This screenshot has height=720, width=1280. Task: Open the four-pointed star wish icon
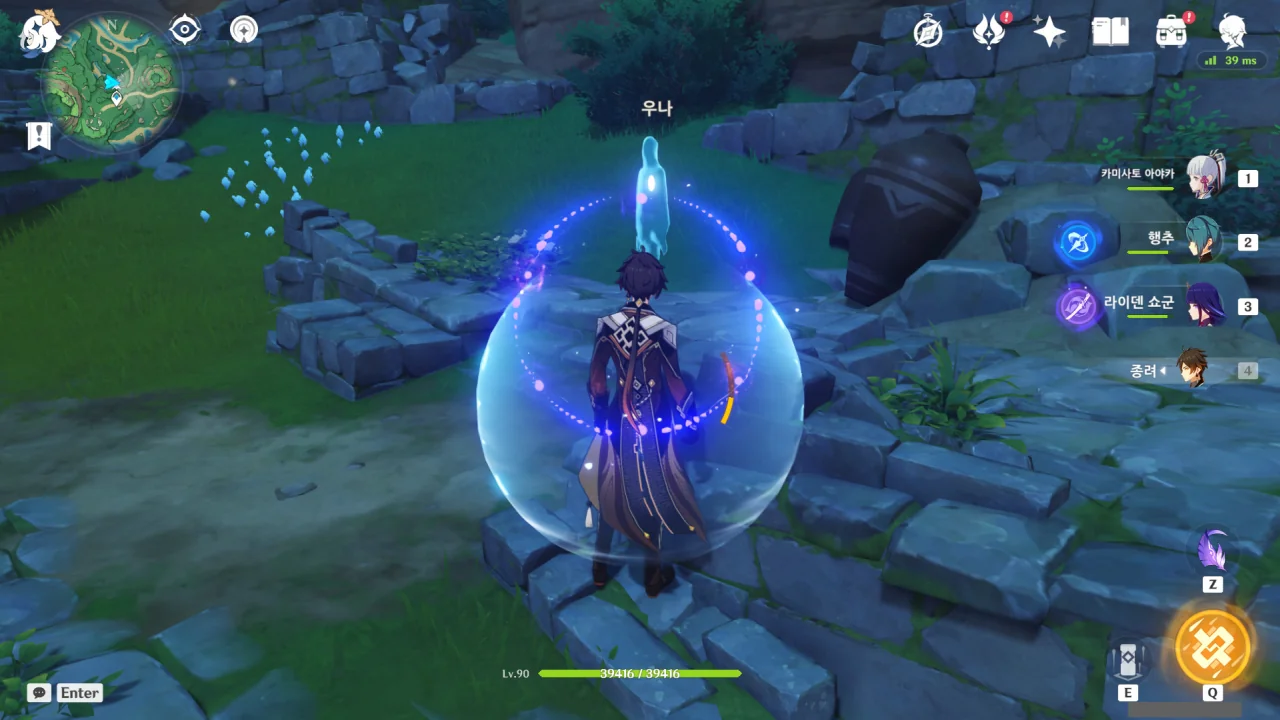point(1049,32)
